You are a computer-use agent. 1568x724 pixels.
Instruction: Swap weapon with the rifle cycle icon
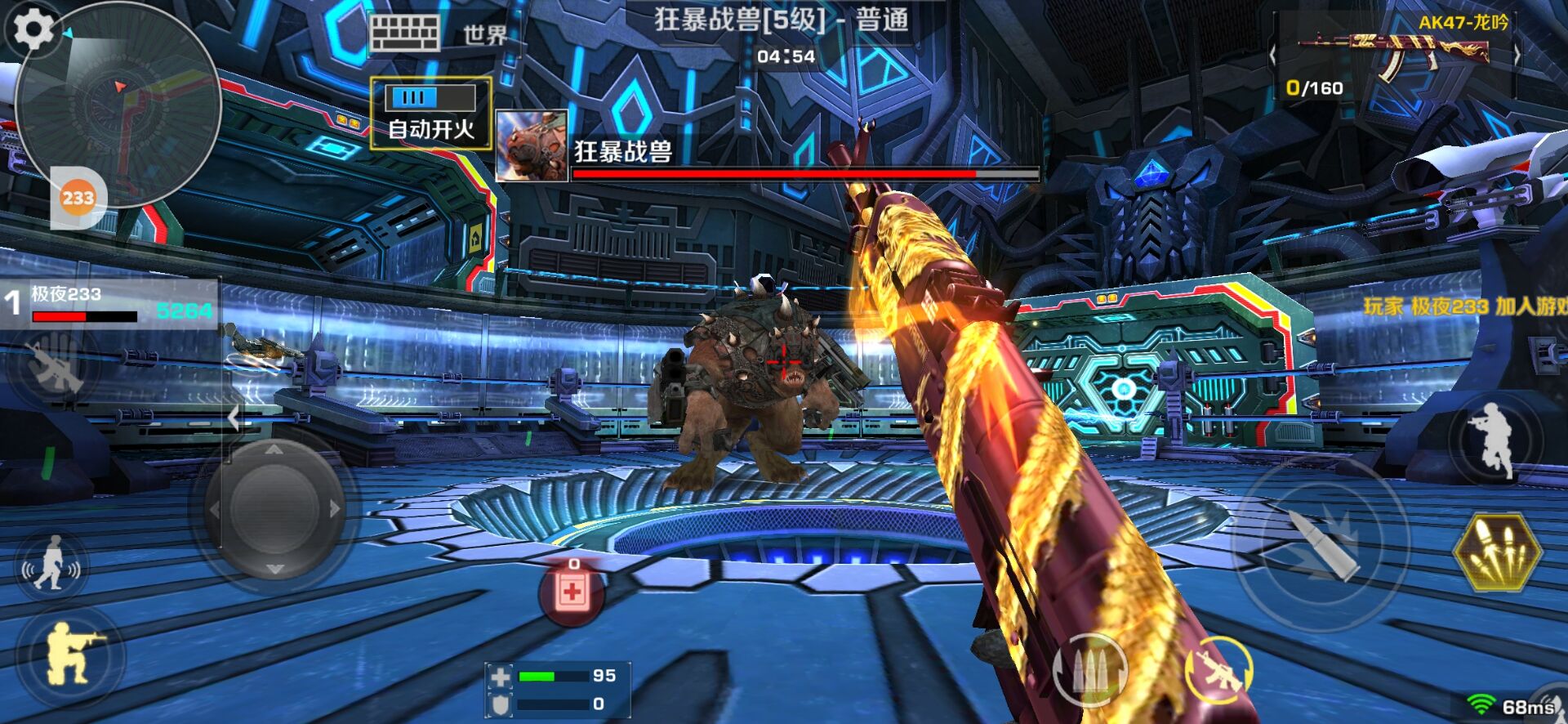coord(1218,670)
